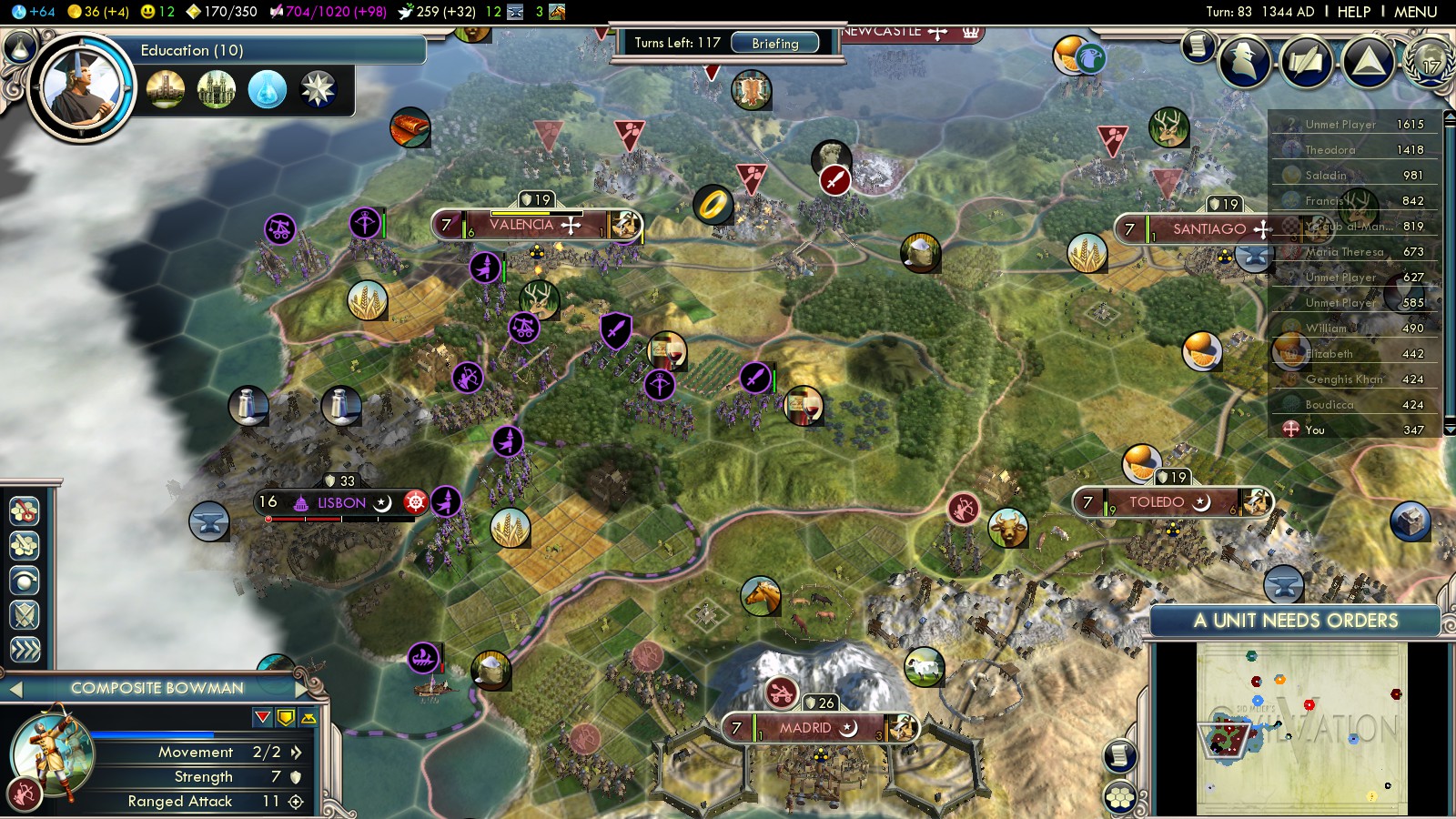Click the Briefing button
Viewport: 1456px width, 819px height.
click(x=774, y=43)
